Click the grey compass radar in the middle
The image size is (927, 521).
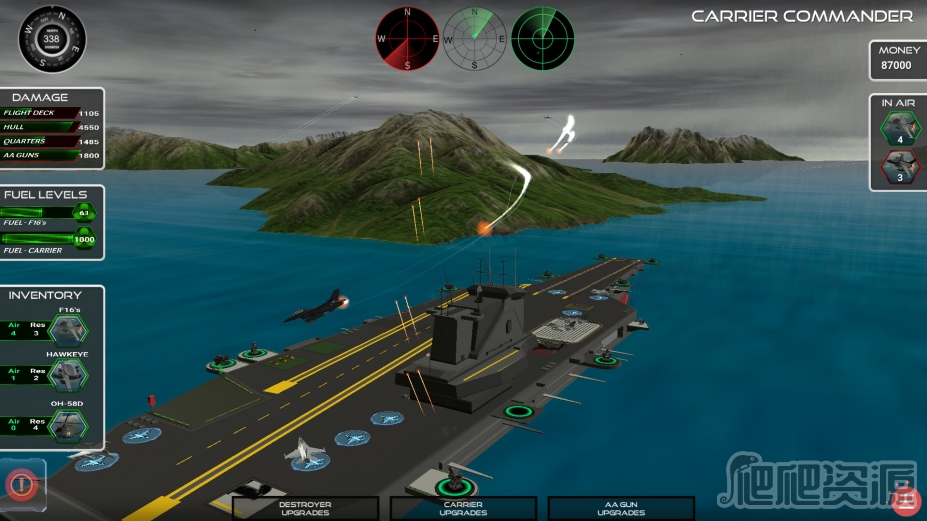[x=475, y=39]
